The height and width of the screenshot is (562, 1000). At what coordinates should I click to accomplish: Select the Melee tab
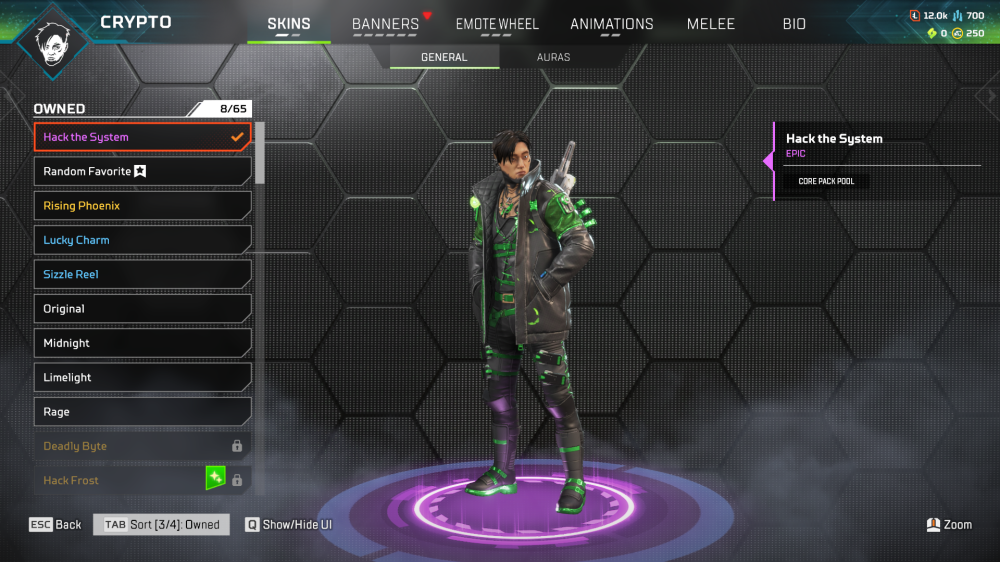point(711,24)
